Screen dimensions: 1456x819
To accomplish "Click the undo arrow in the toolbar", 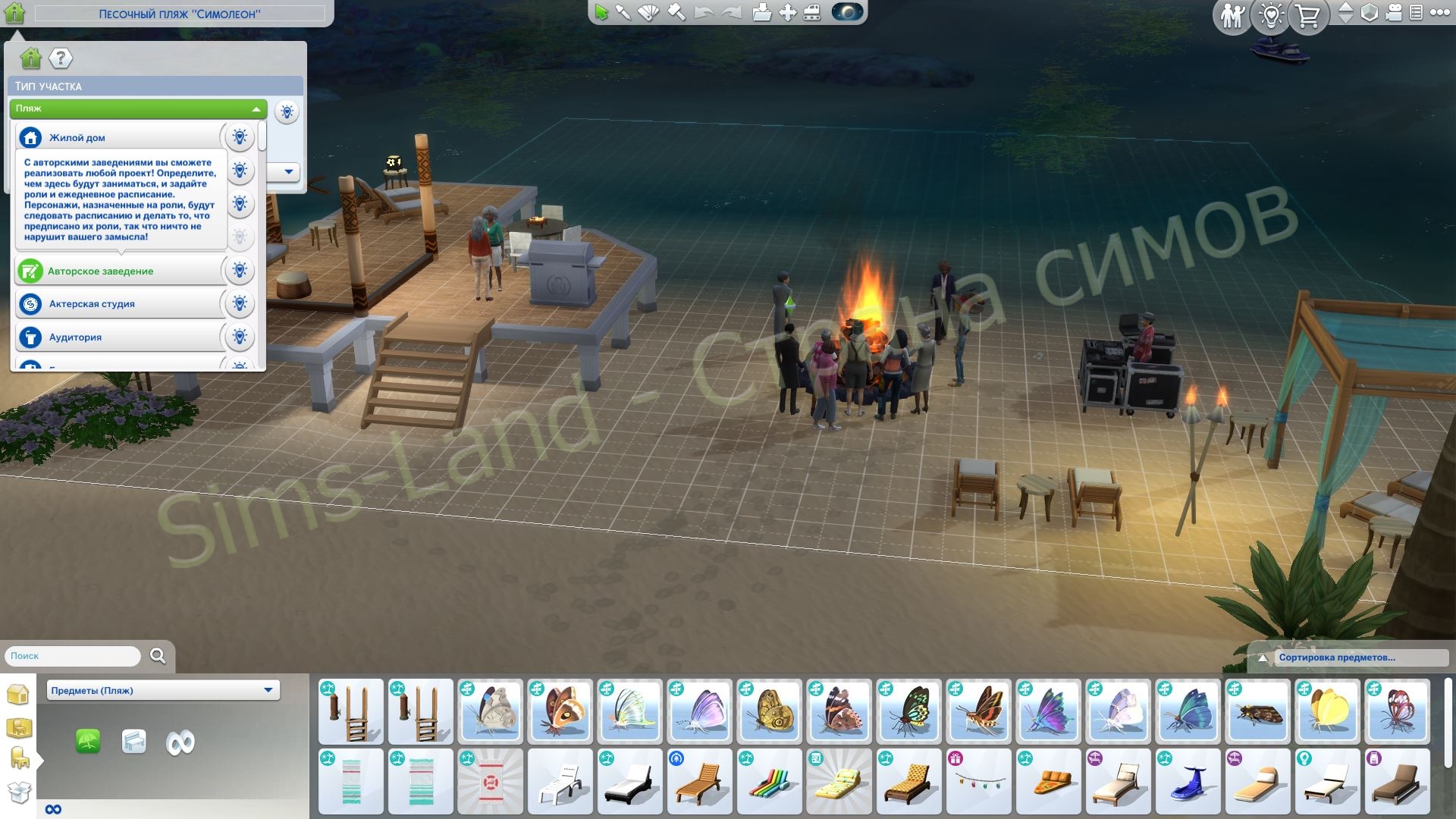I will tap(704, 13).
